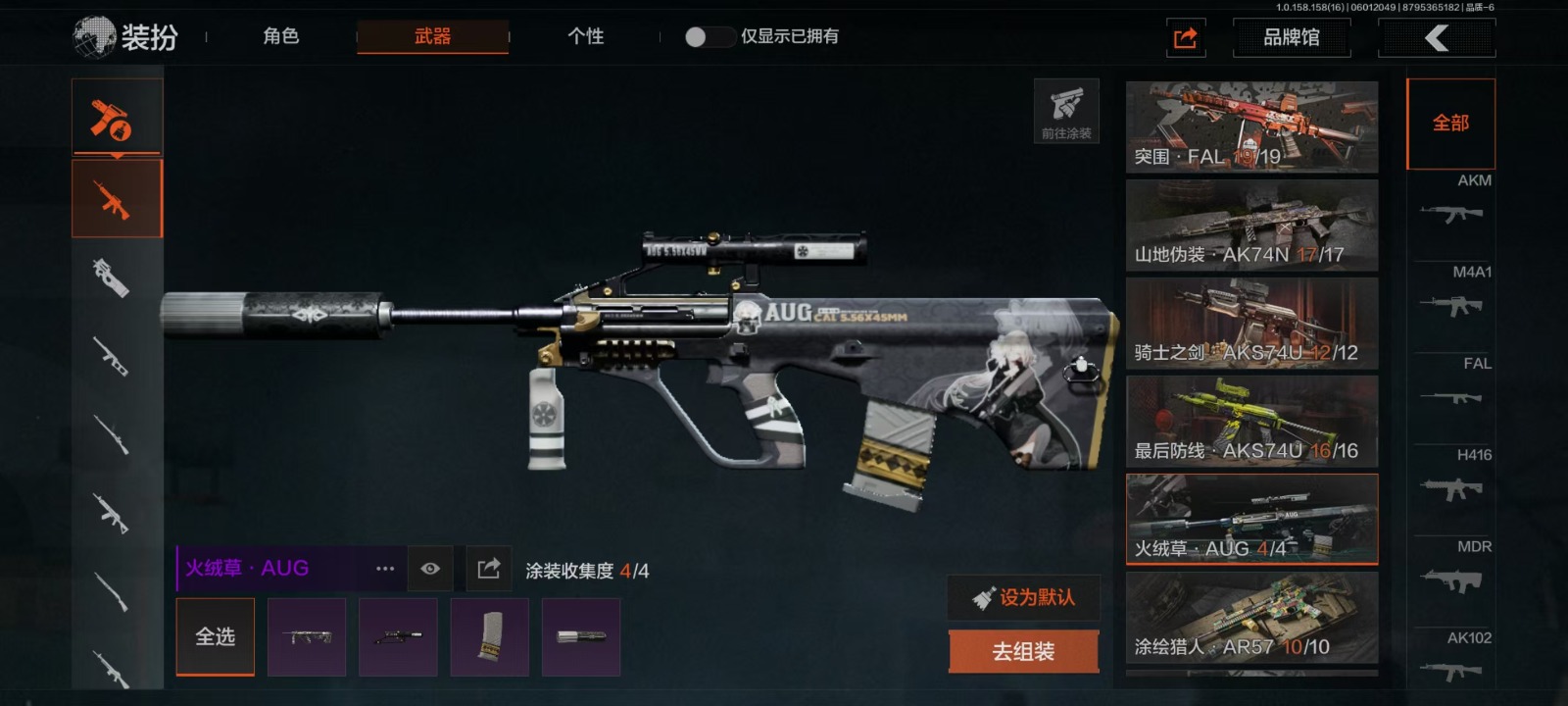Choose the 山地伪装 · AK74N skin
This screenshot has width=1568, height=706.
pos(1251,226)
